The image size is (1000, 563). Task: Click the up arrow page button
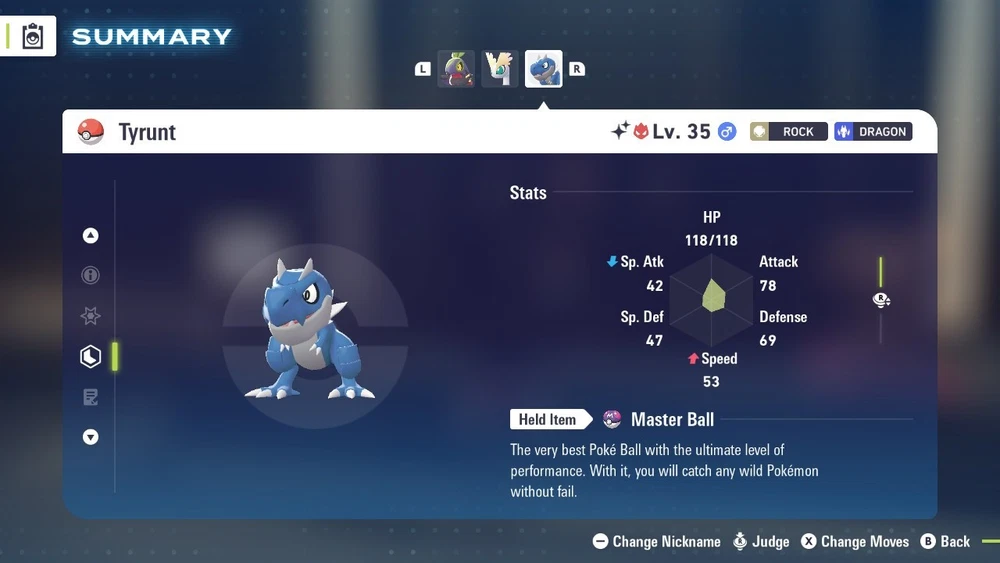click(91, 236)
